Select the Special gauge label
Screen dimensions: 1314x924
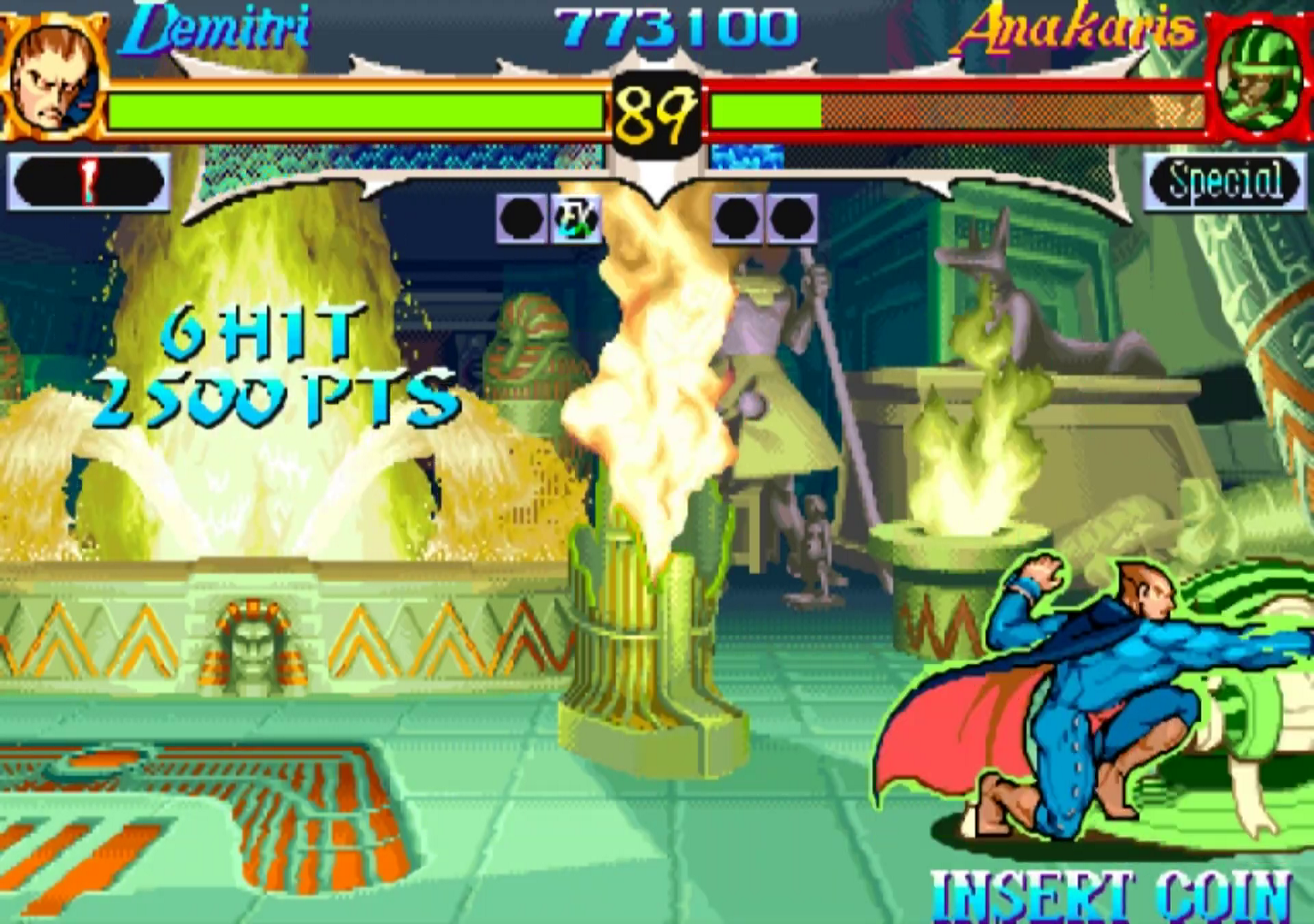1225,181
